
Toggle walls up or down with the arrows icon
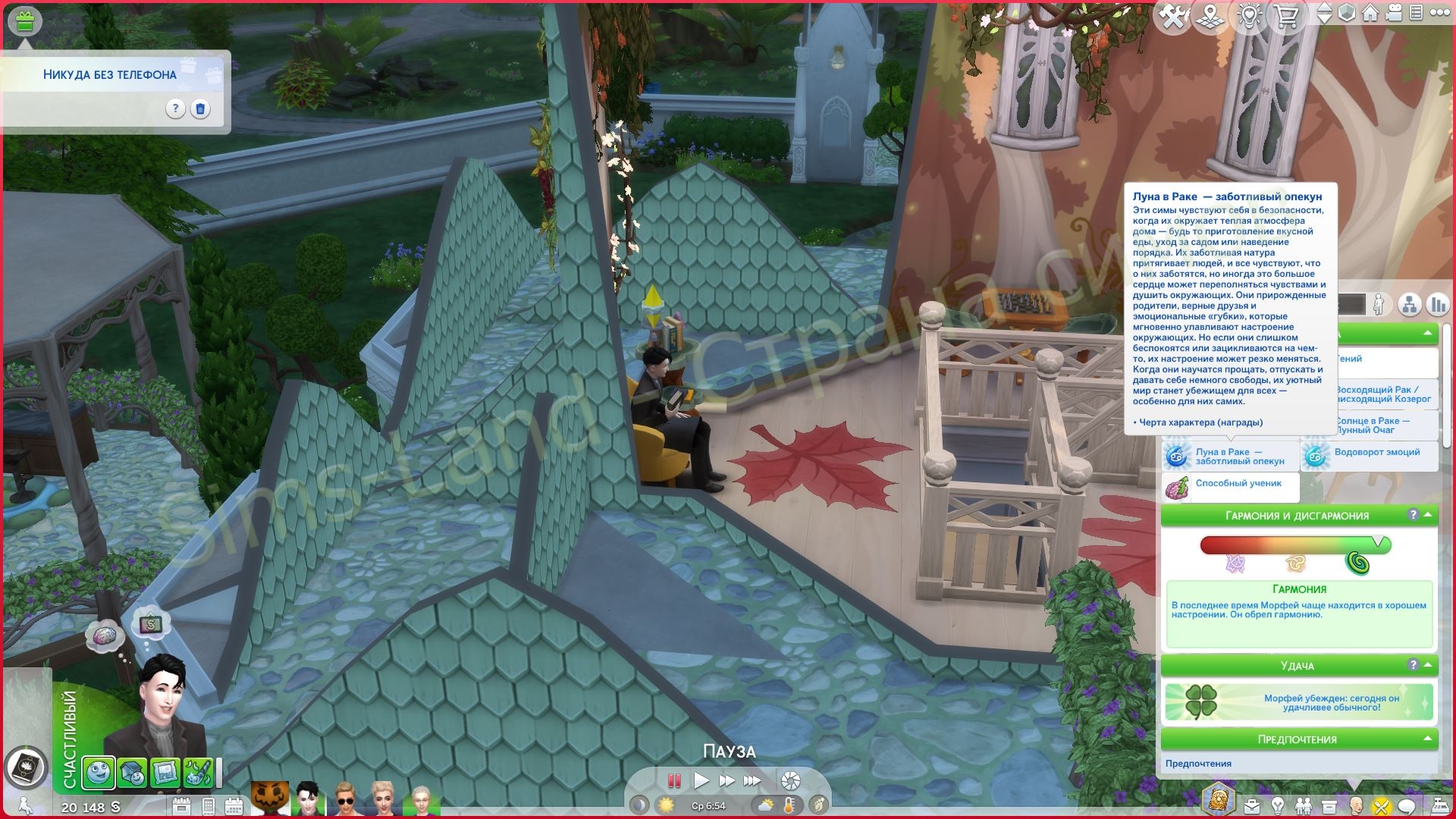(1325, 13)
